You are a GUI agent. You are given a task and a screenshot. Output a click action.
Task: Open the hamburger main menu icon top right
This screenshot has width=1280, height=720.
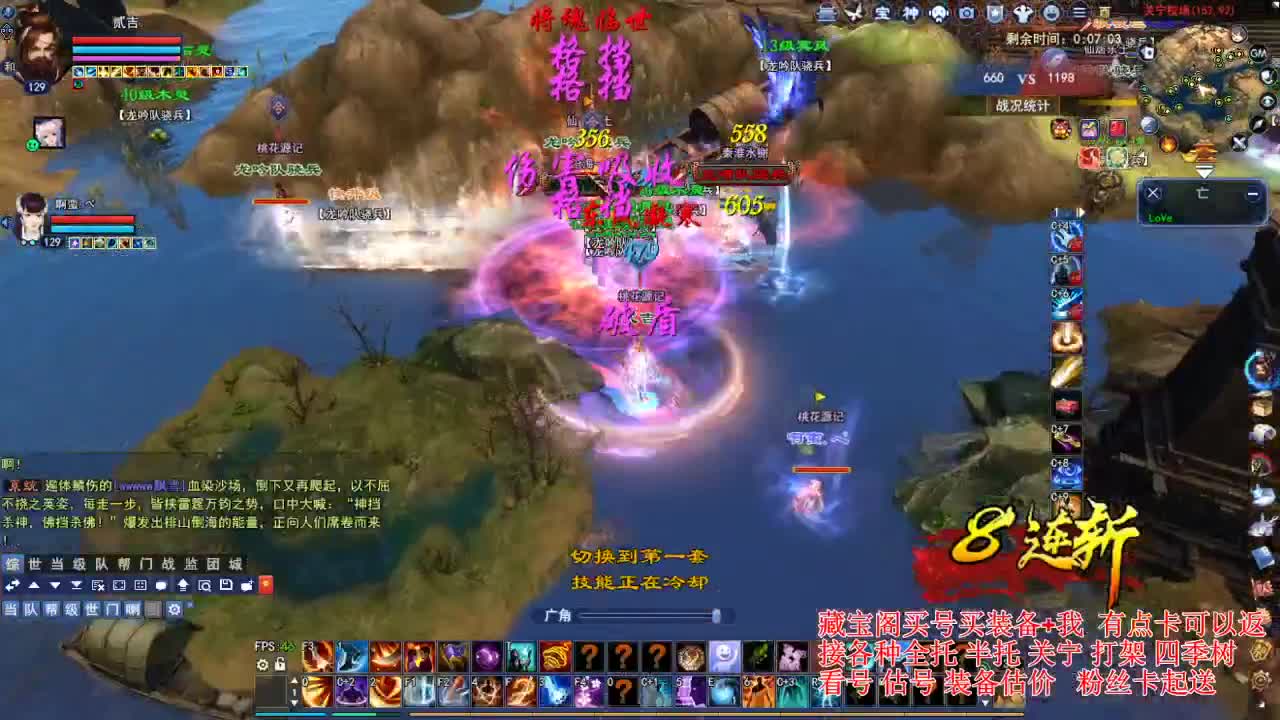pyautogui.click(x=1082, y=13)
